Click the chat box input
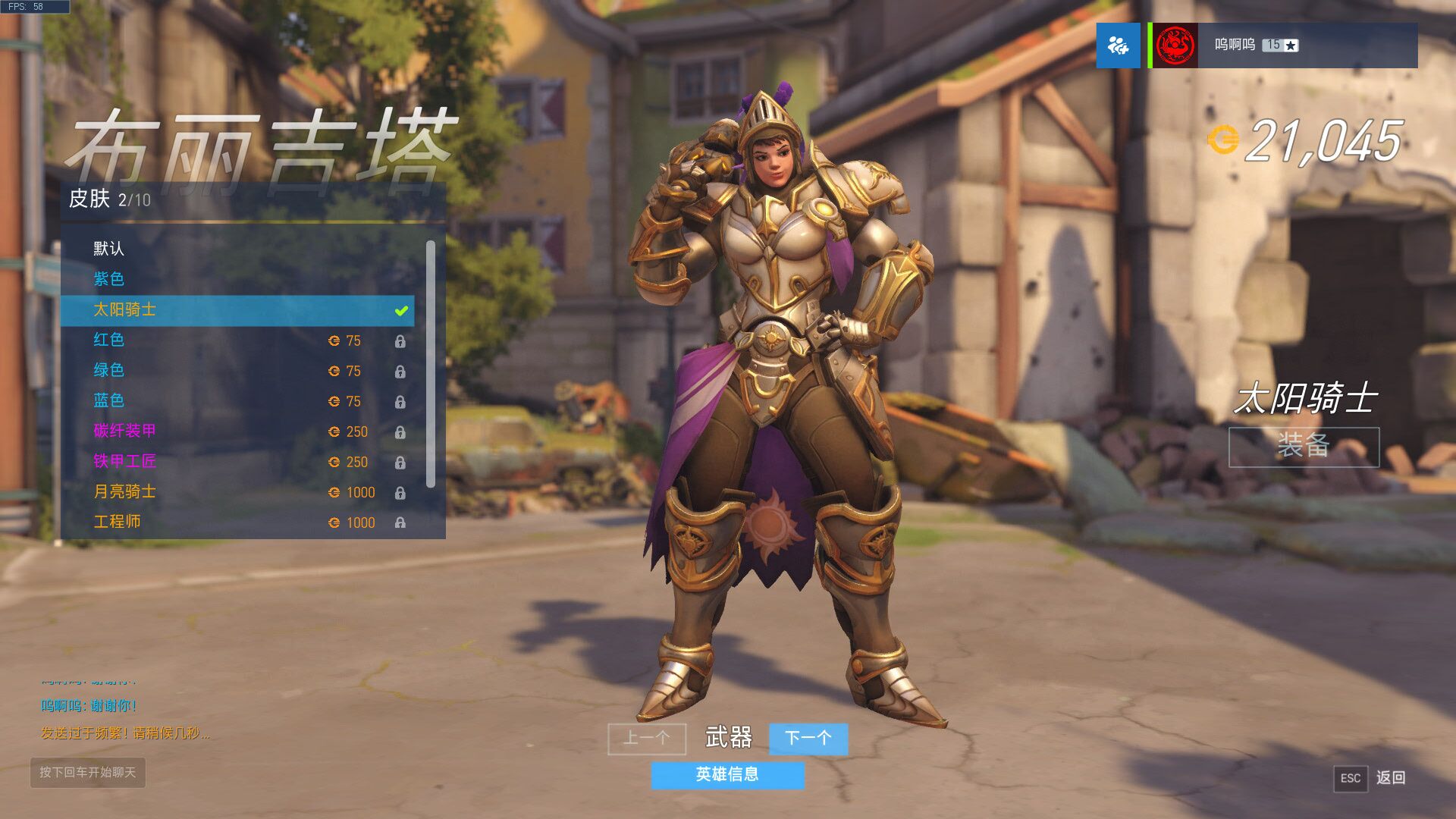 pyautogui.click(x=88, y=773)
